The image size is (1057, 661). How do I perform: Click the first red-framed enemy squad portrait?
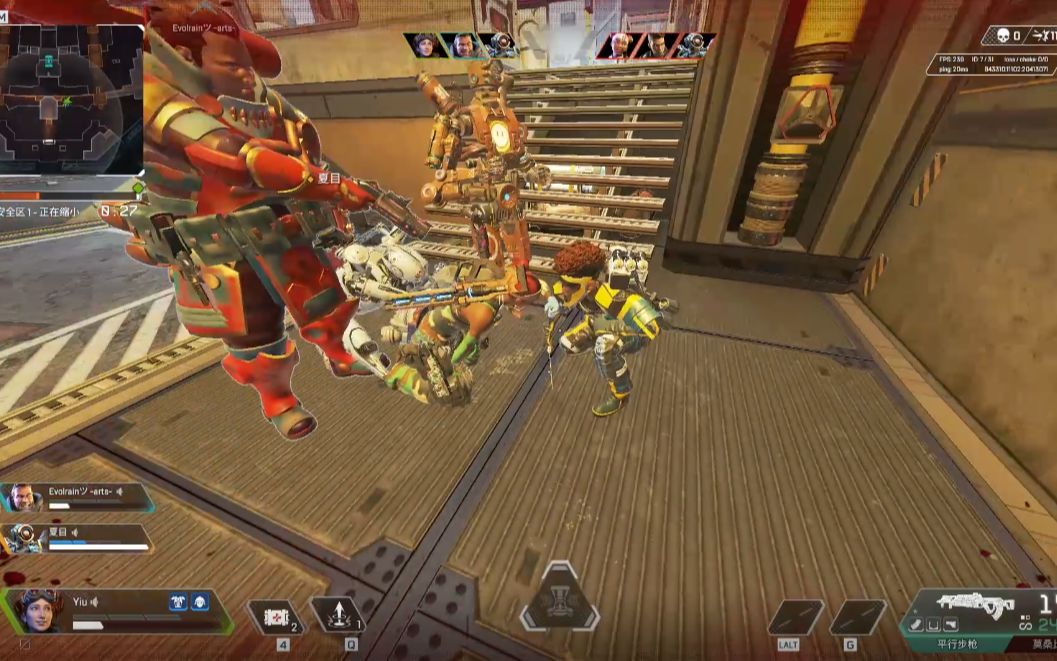(618, 45)
